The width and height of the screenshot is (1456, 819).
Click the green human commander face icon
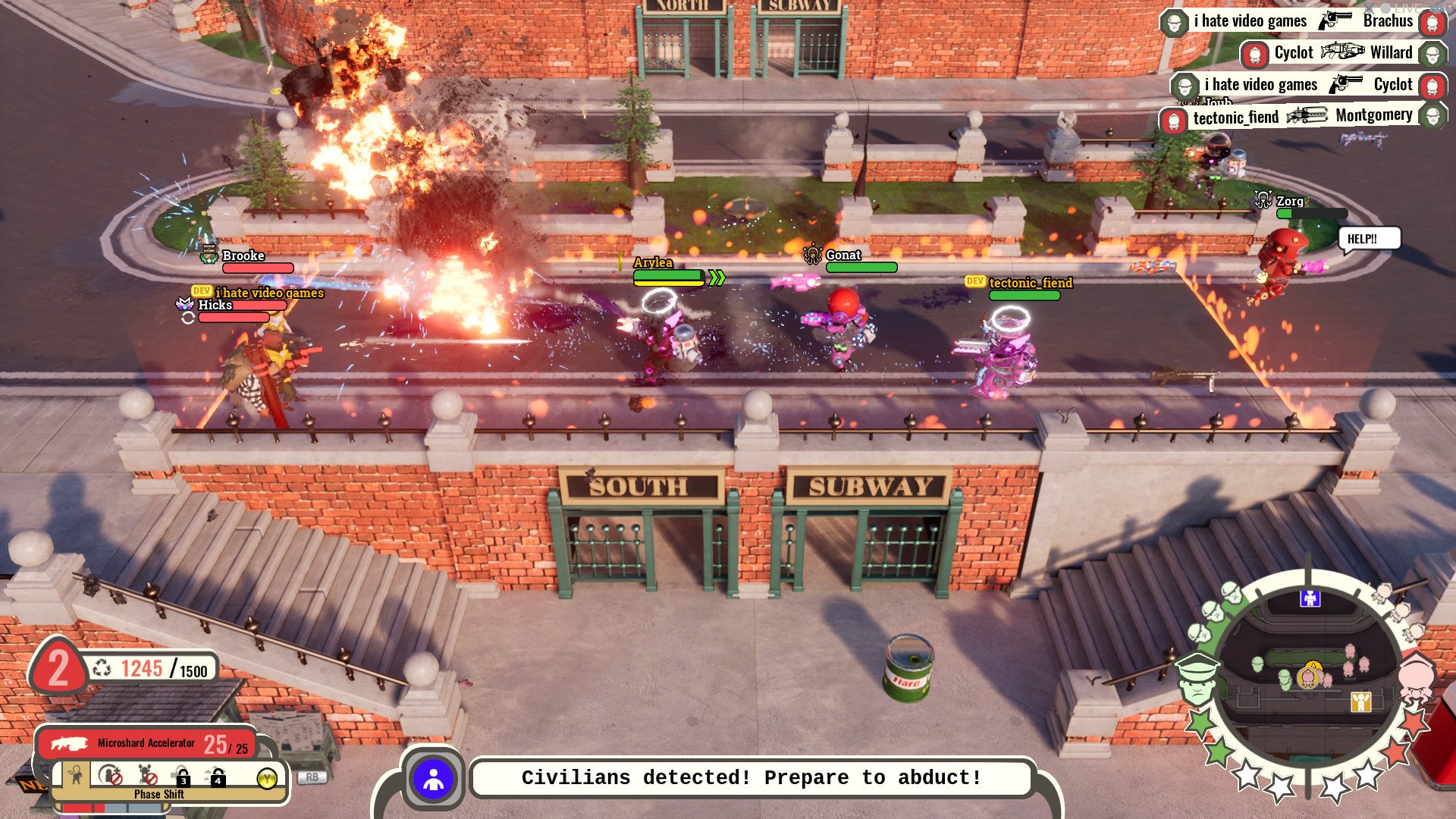1197,679
